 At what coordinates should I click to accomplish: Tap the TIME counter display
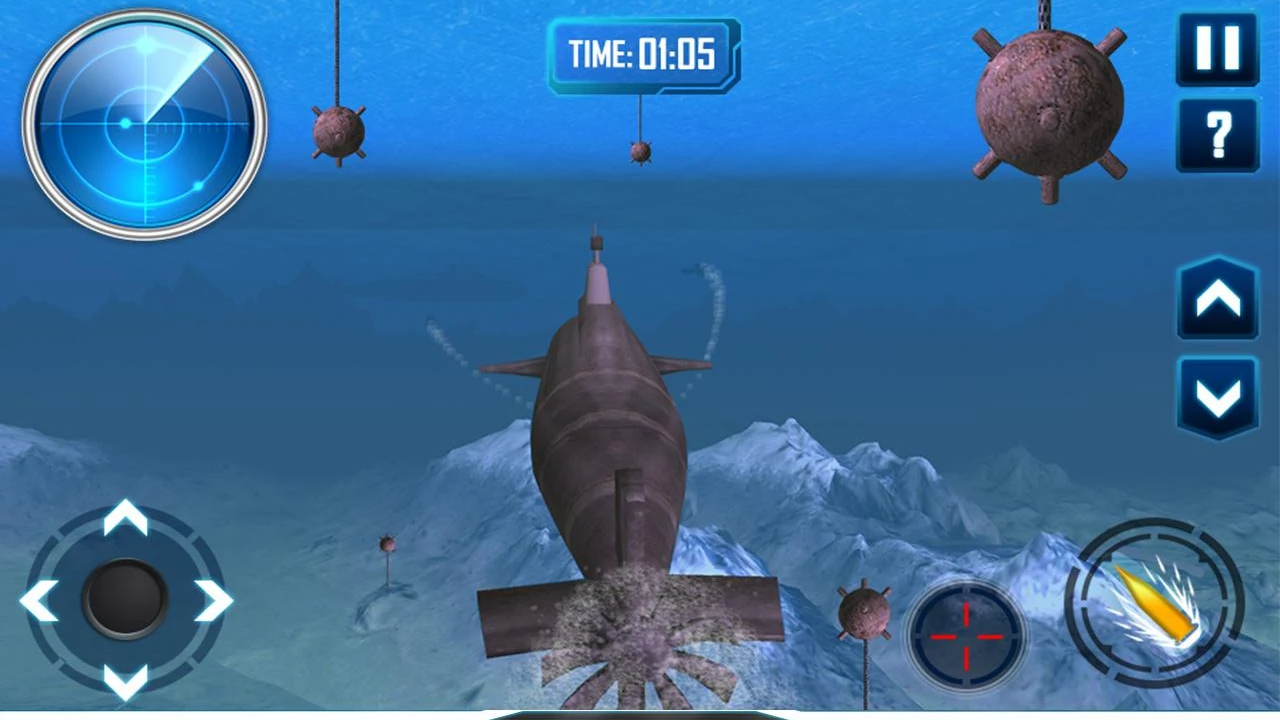(x=643, y=56)
